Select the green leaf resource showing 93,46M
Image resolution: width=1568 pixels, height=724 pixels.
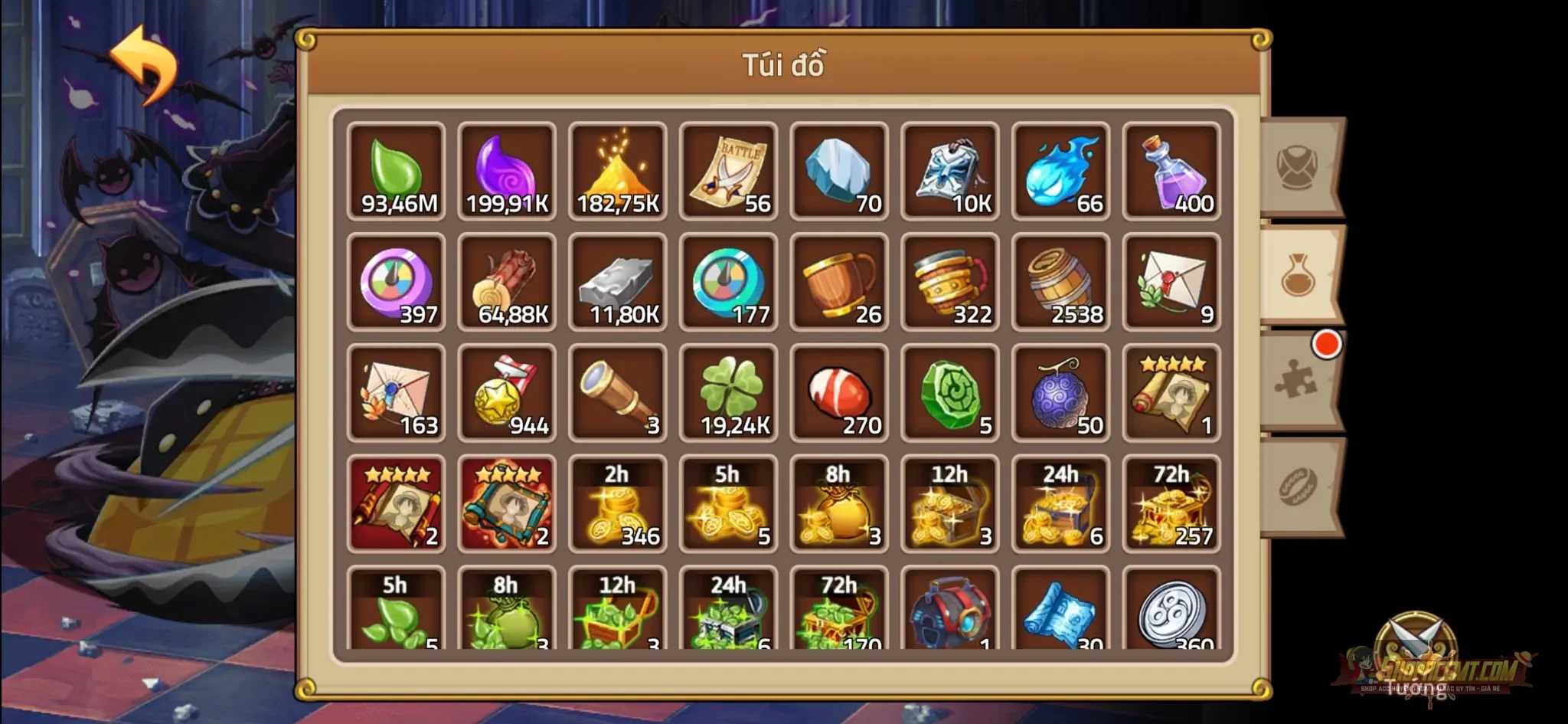tap(397, 170)
